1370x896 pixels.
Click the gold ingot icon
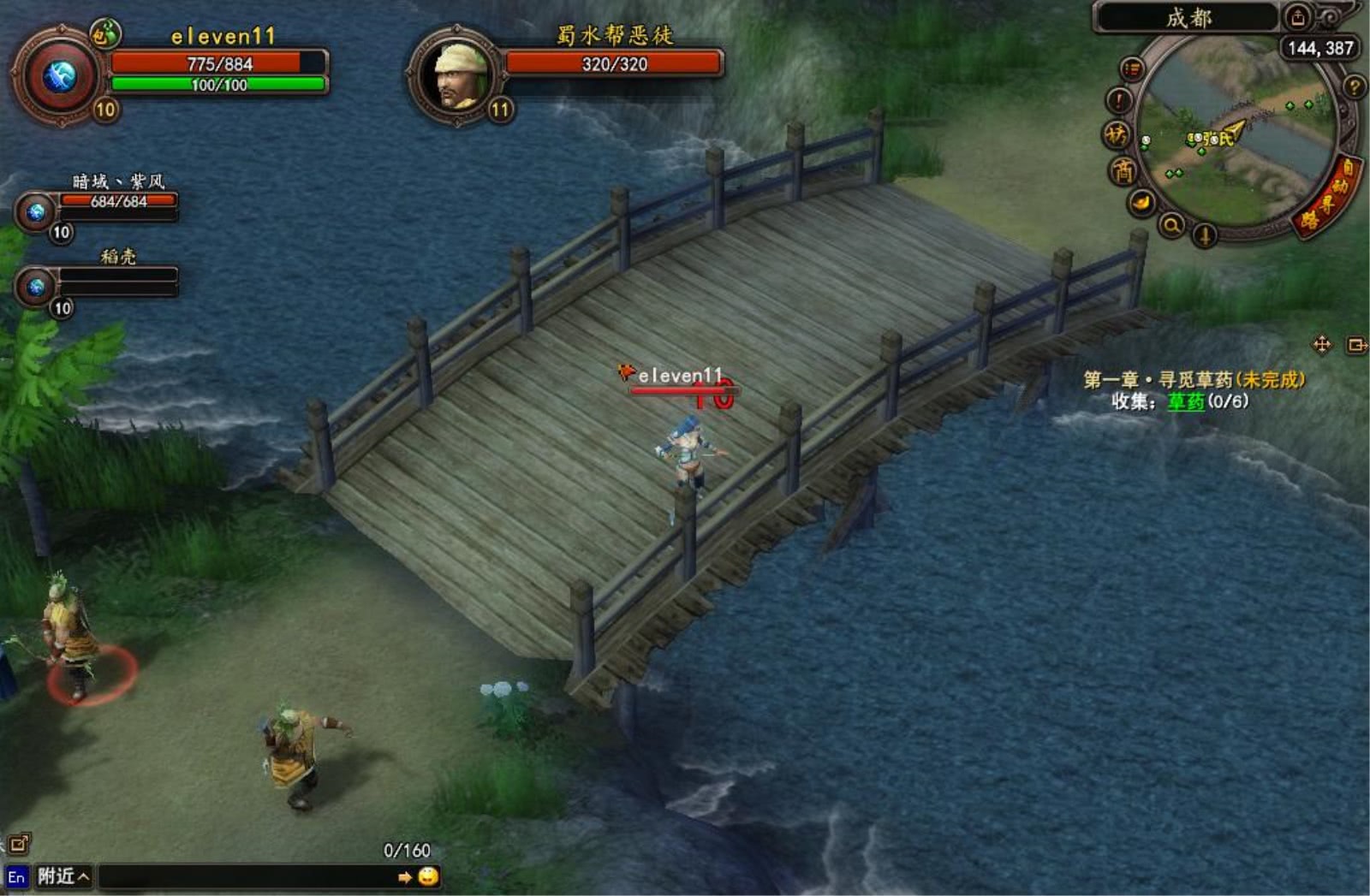[1142, 203]
